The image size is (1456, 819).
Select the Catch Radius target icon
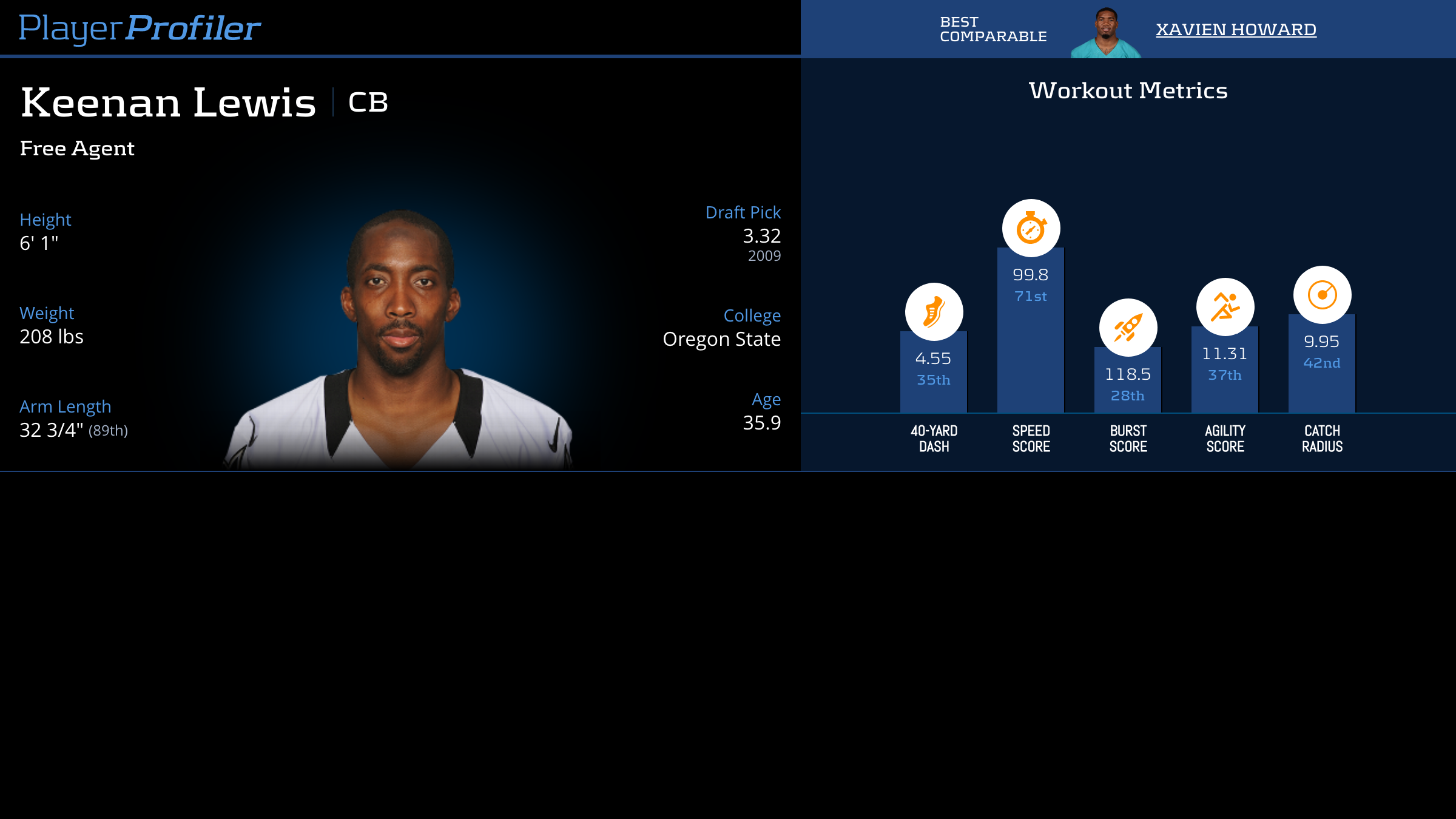point(1322,295)
